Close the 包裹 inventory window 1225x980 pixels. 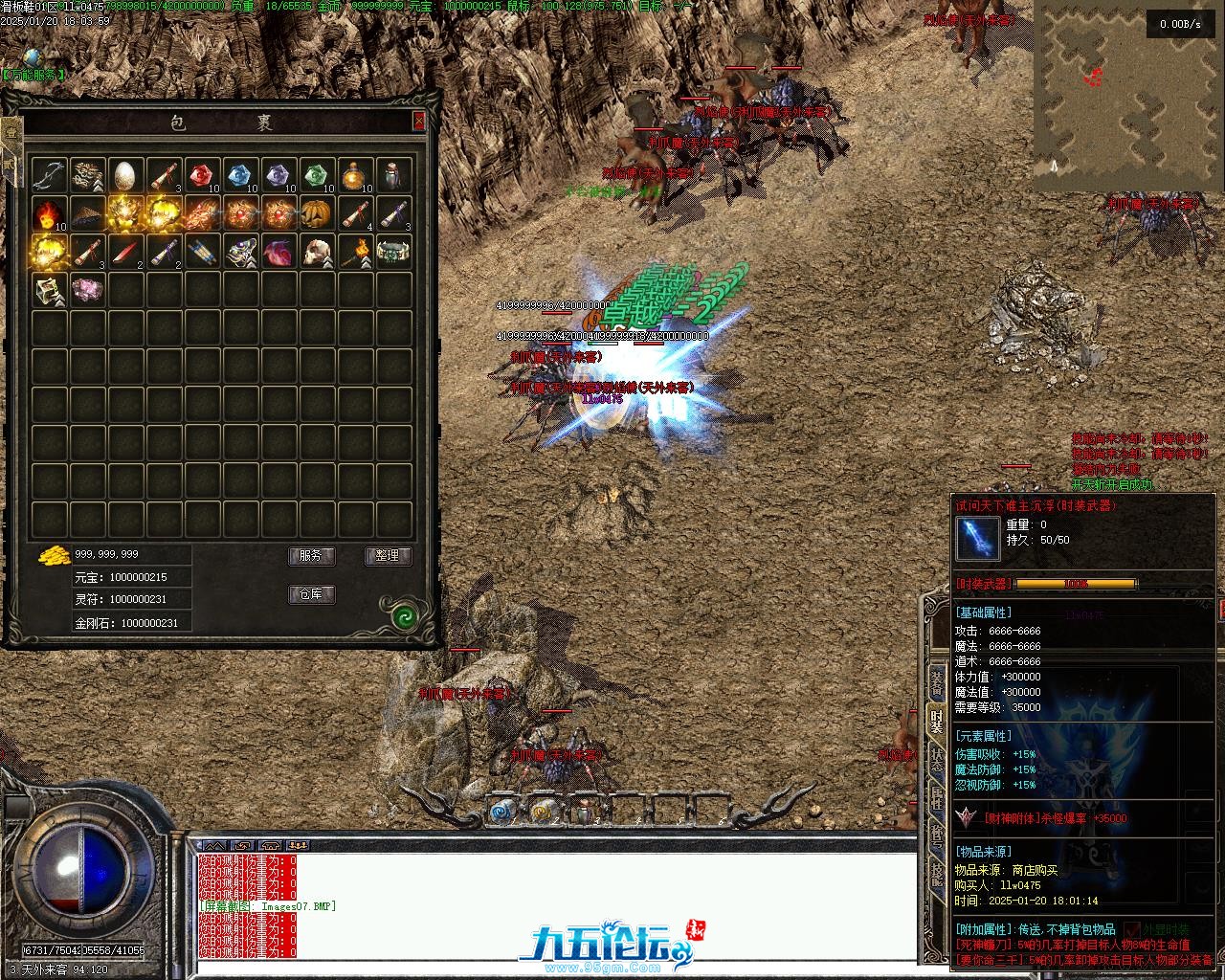click(x=418, y=121)
